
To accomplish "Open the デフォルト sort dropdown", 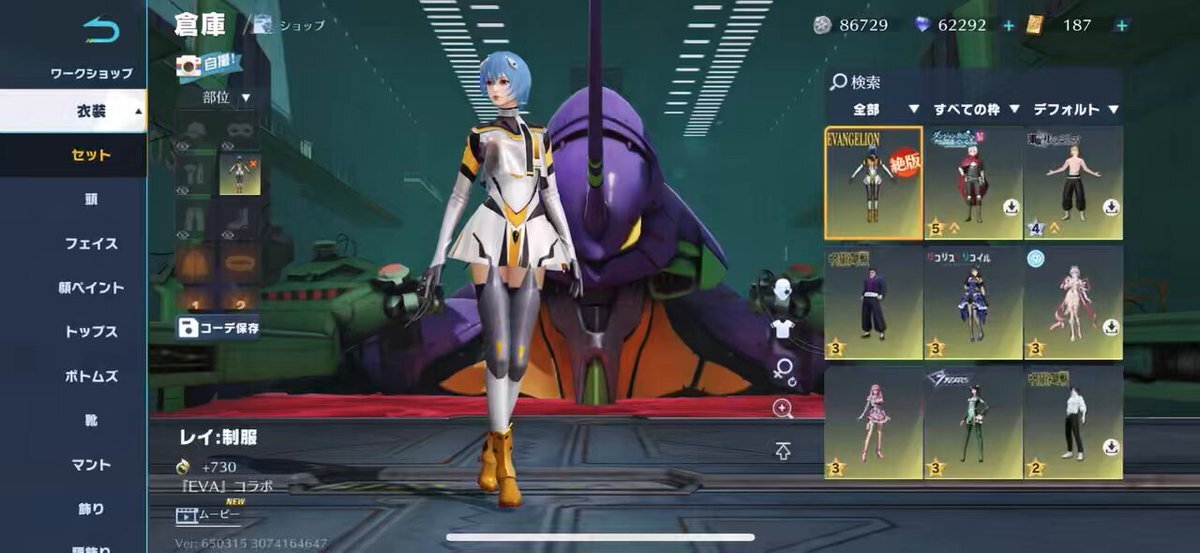I will point(1075,109).
